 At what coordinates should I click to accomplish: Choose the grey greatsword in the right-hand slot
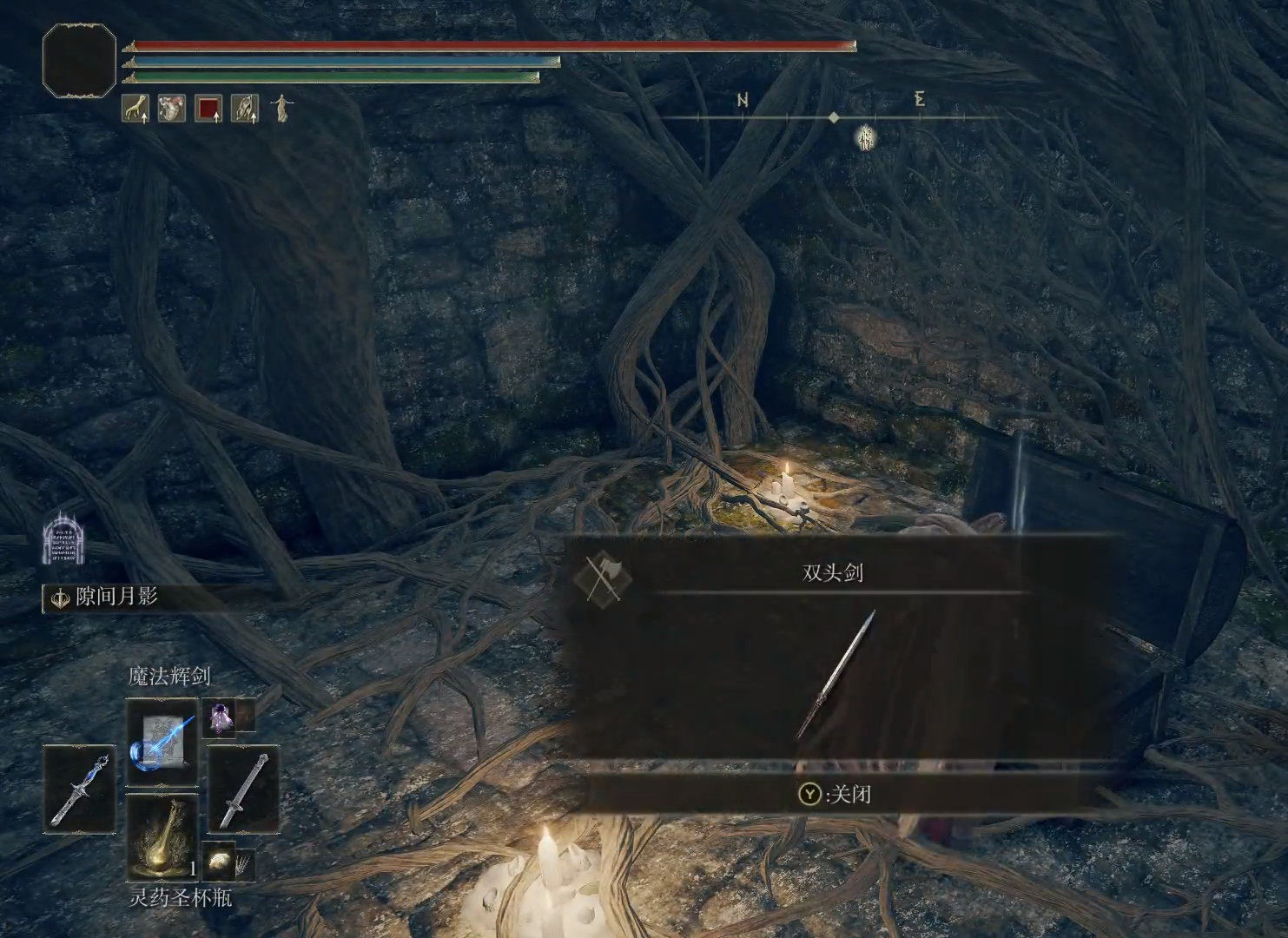(243, 789)
